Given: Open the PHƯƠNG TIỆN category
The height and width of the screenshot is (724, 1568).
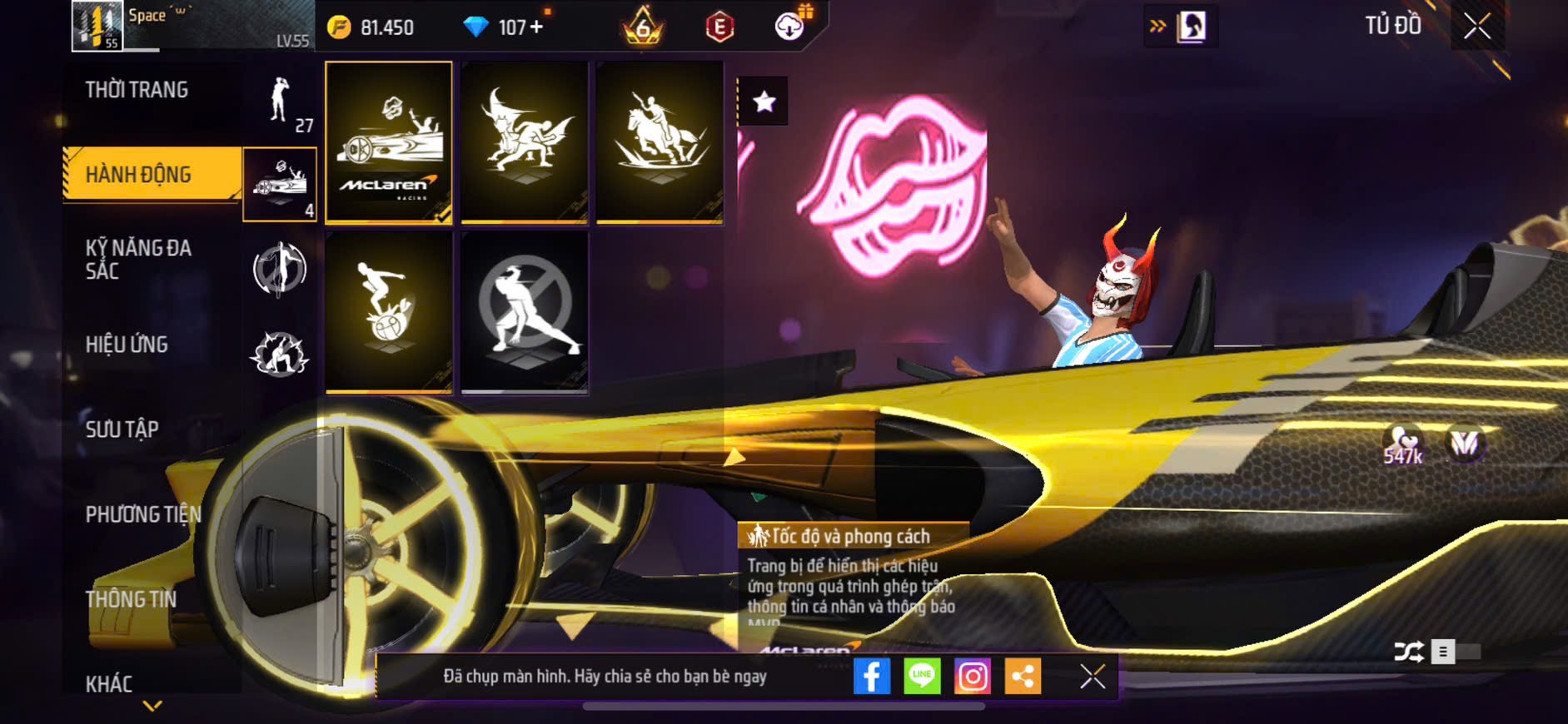Looking at the screenshot, I should click(x=143, y=514).
